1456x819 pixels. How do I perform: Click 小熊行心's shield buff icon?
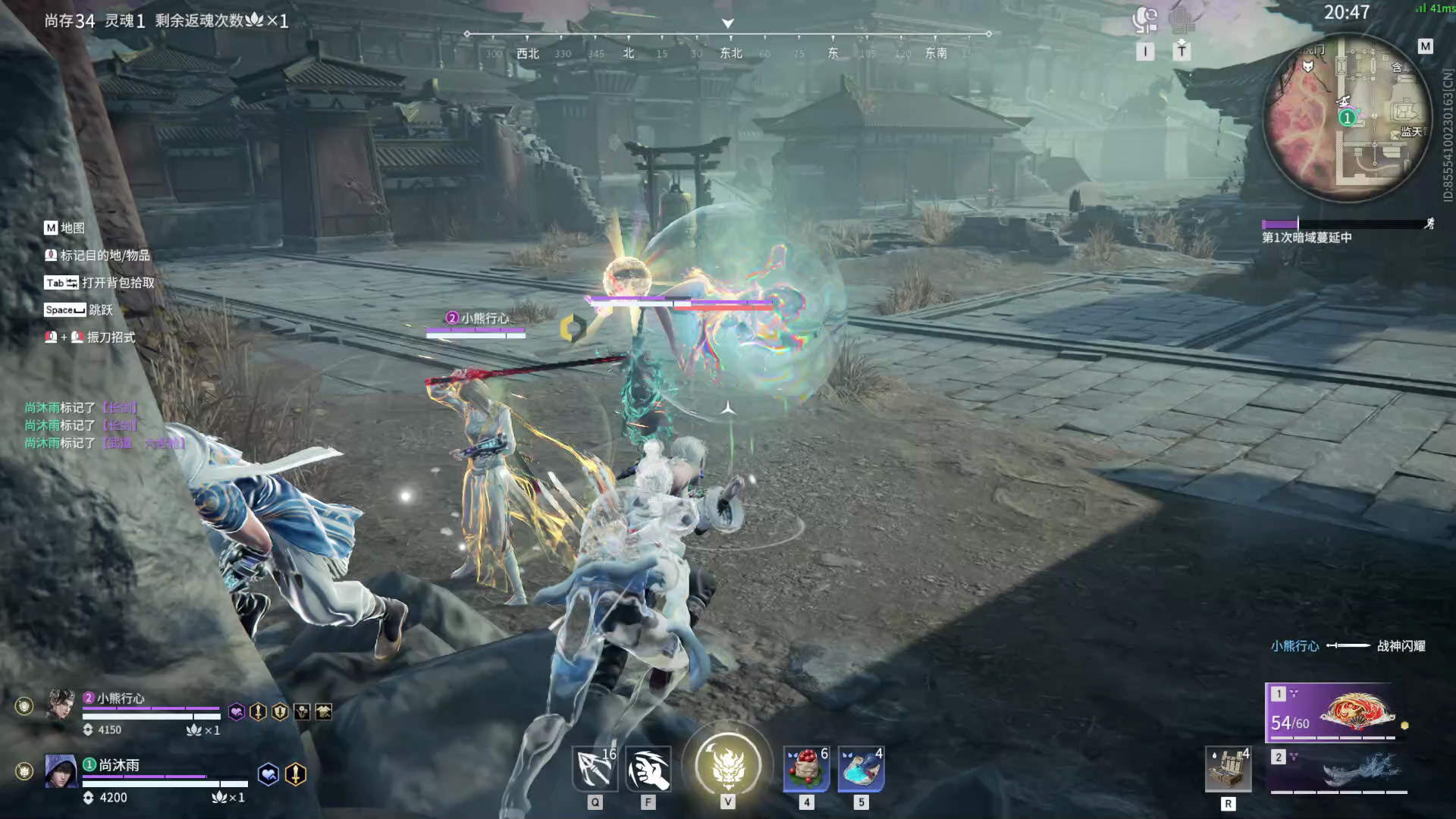coord(280,711)
